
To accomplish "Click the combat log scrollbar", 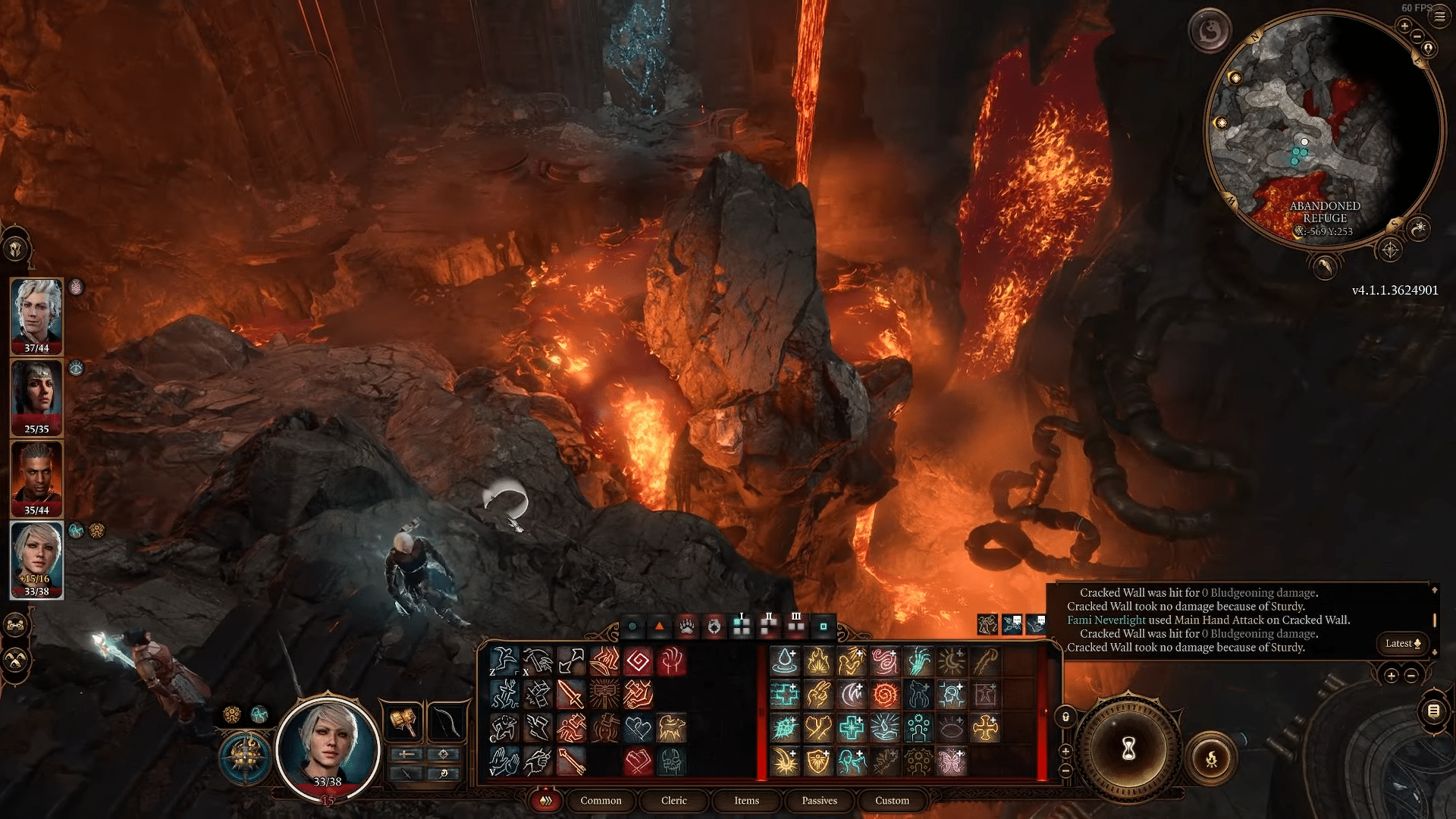I will pyautogui.click(x=1435, y=620).
